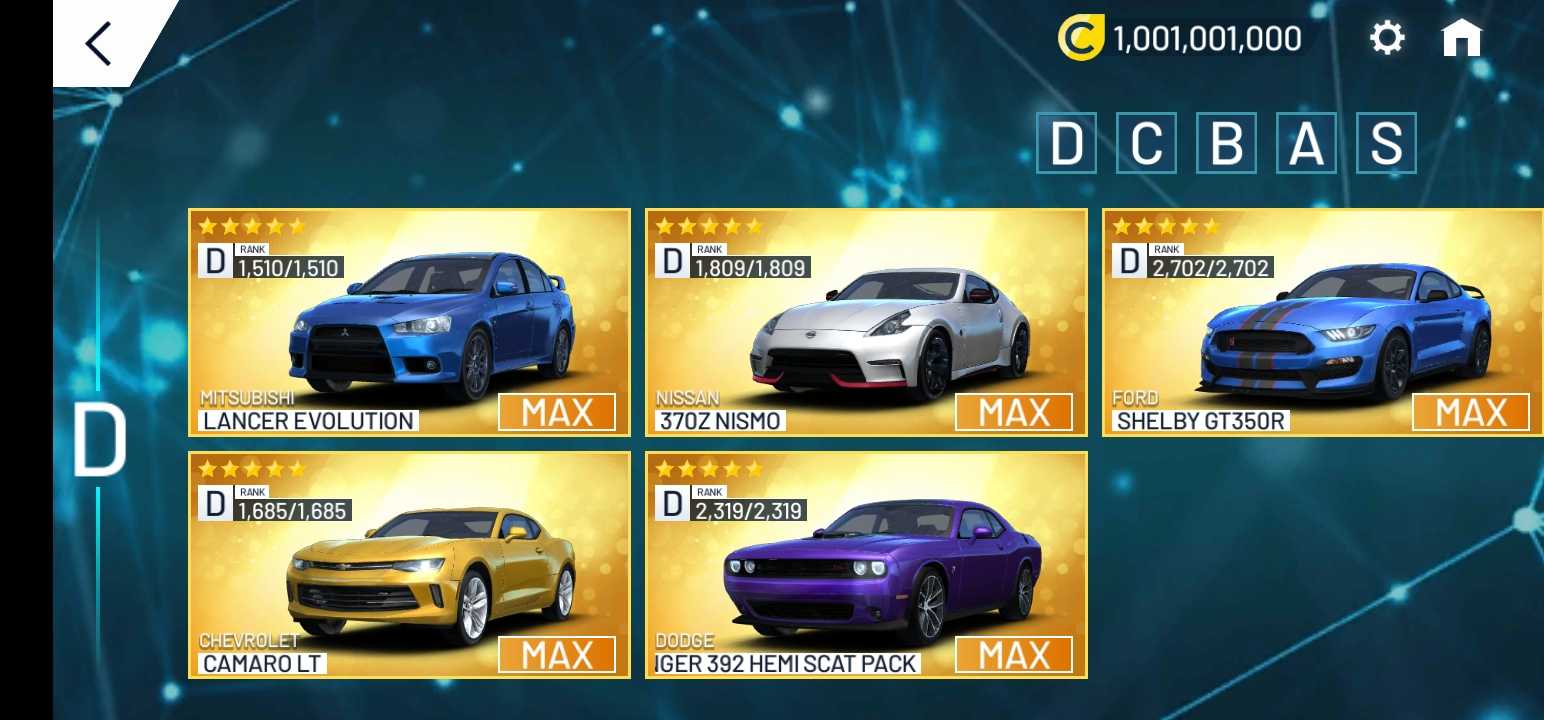Go back using the arrow button
Image resolution: width=1544 pixels, height=720 pixels.
[x=99, y=43]
